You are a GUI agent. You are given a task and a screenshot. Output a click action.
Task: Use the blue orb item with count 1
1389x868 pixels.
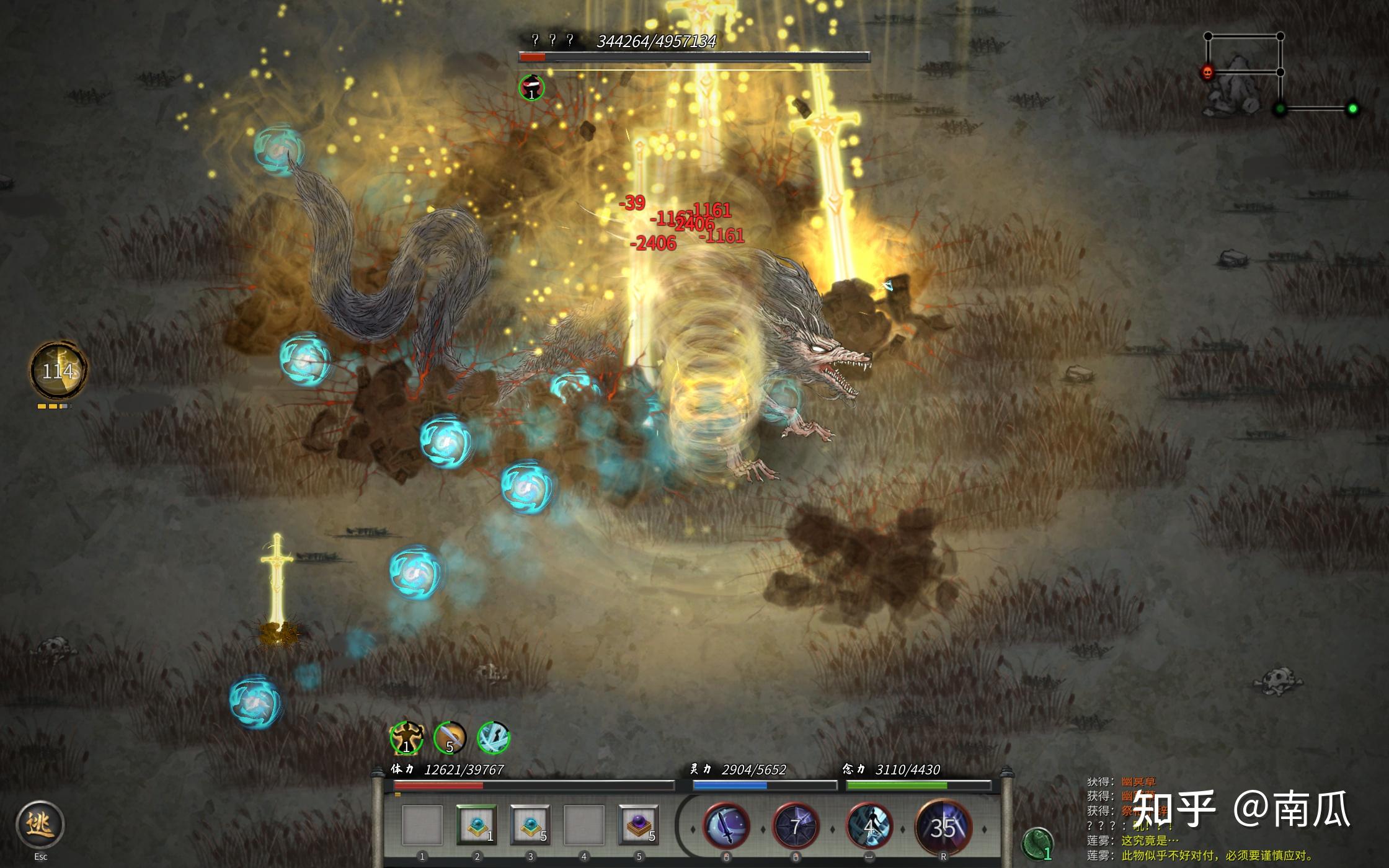click(x=476, y=825)
